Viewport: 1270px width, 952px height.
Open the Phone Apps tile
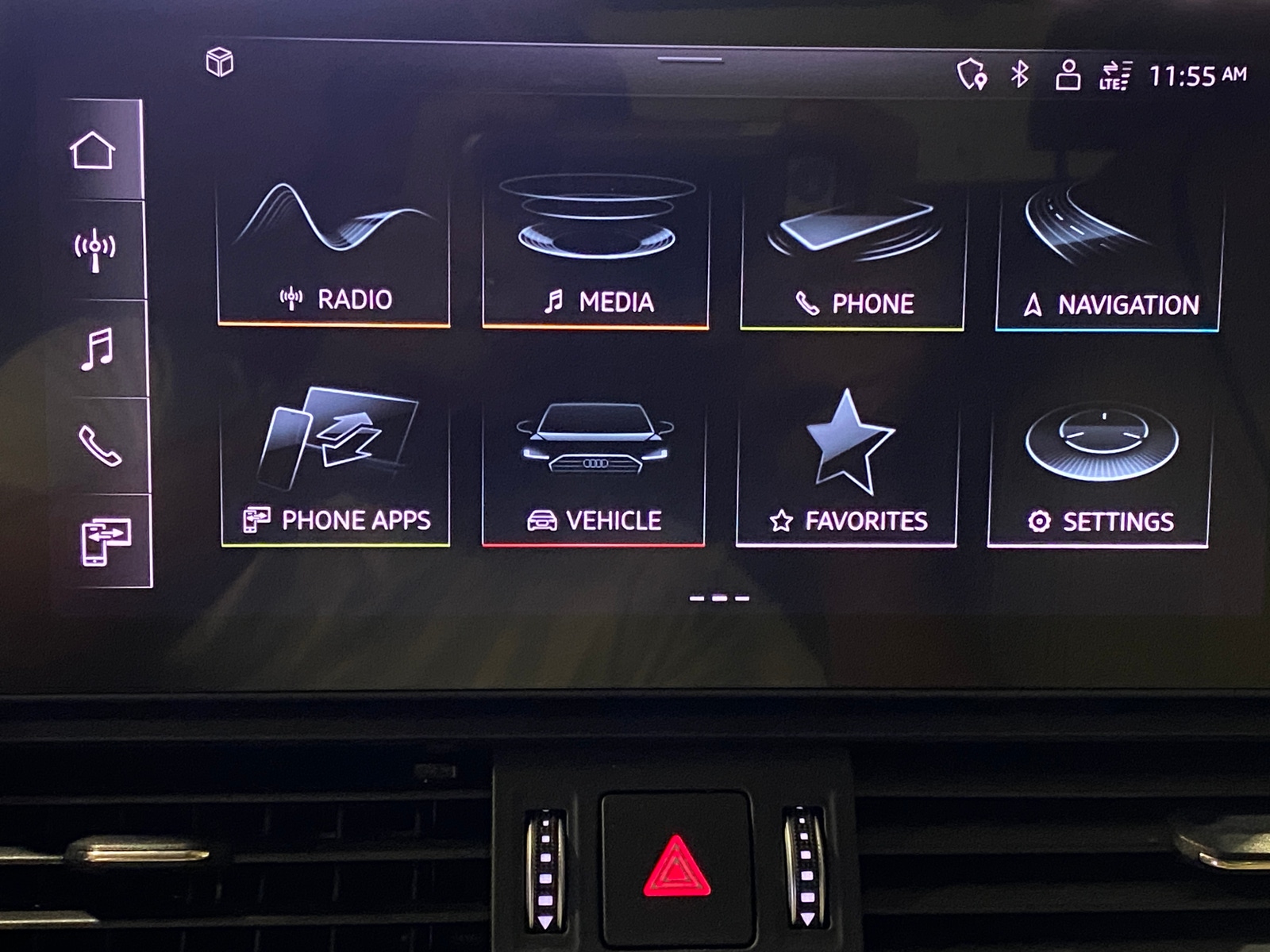336,470
